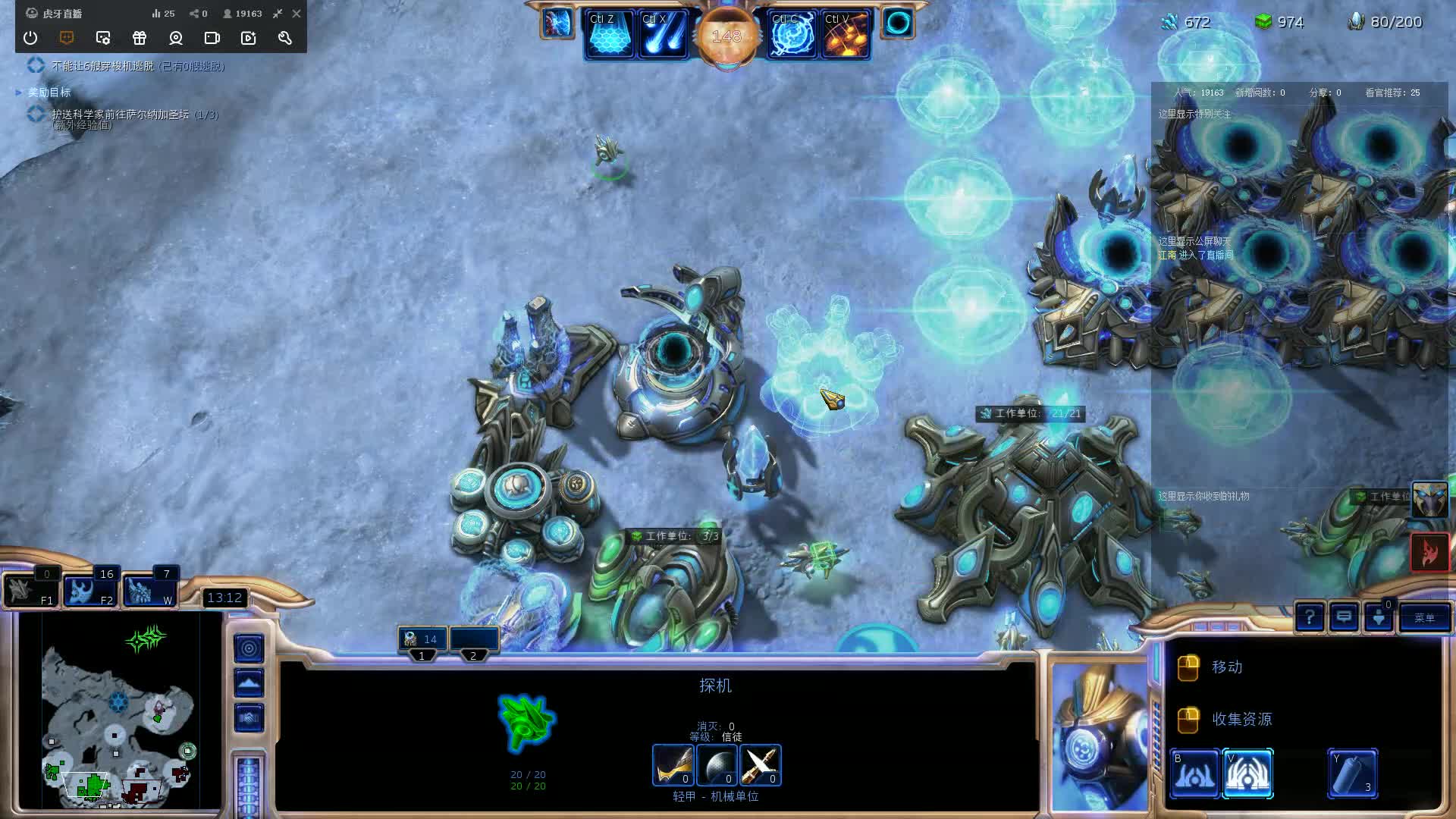Toggle the orange danmu shield overlay

tap(67, 38)
